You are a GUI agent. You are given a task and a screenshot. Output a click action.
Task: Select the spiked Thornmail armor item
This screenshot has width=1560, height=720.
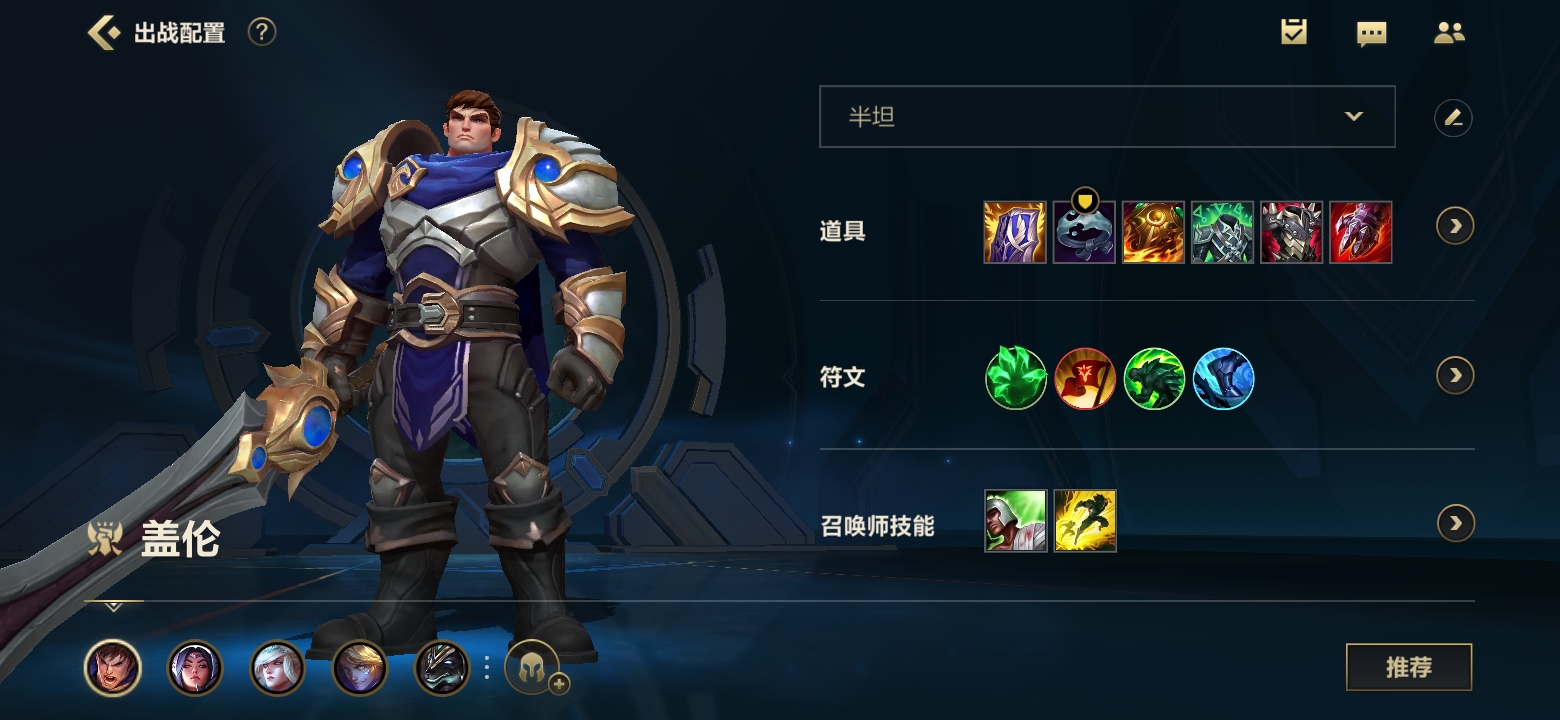(x=1291, y=232)
